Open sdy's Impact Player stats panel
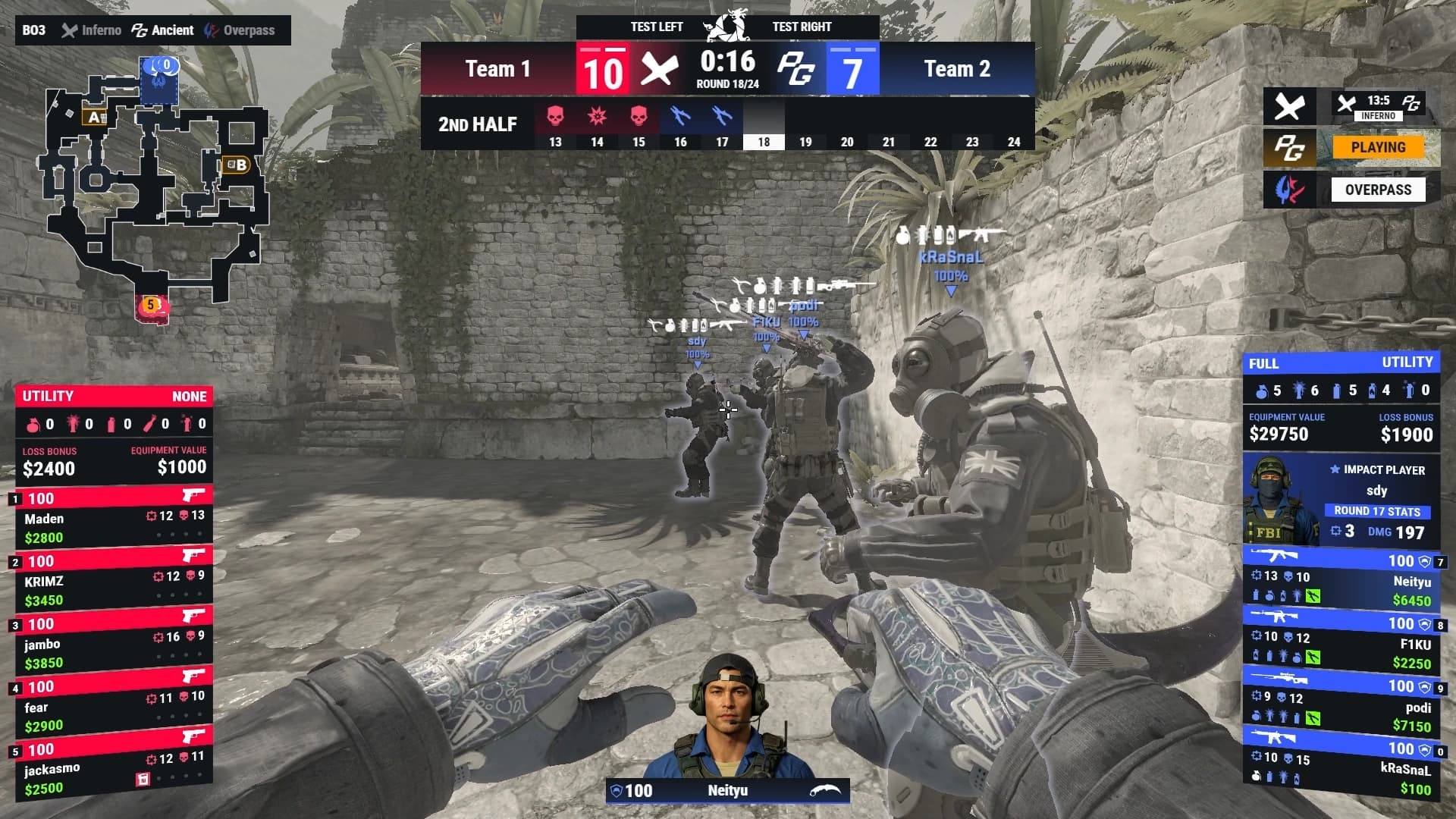 [1340, 500]
